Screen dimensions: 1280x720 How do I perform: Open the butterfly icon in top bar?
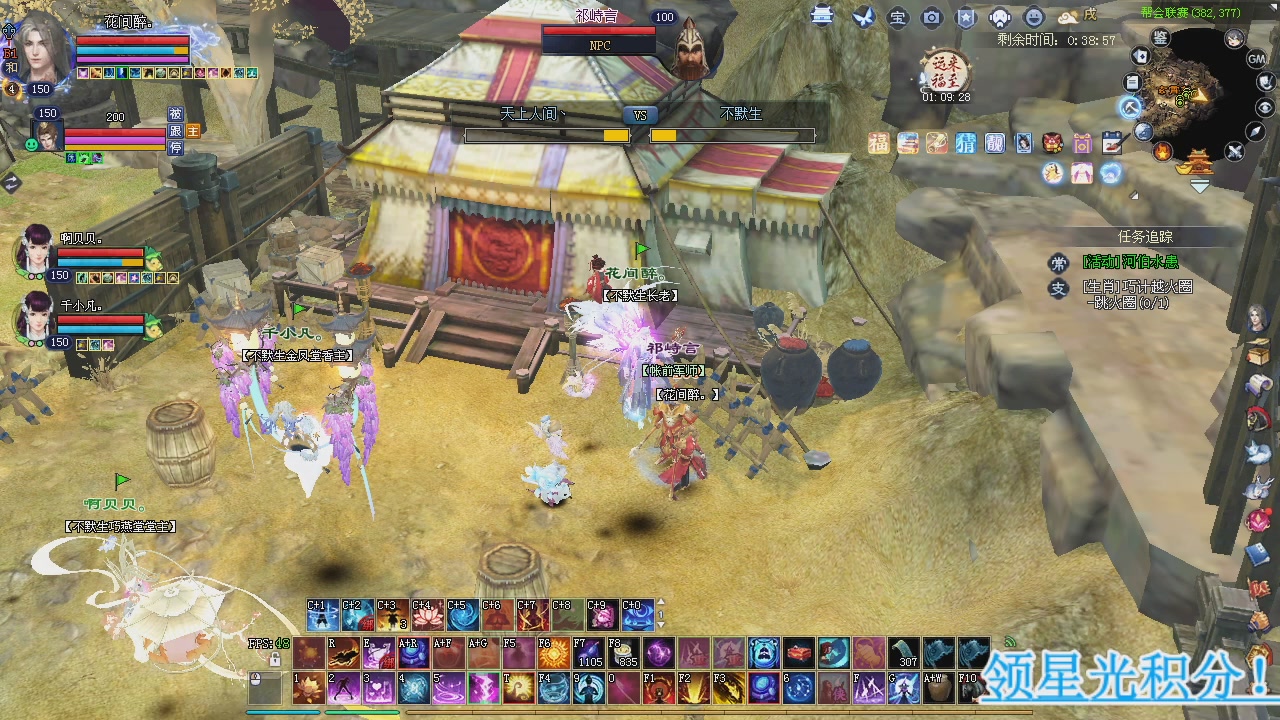coord(863,17)
